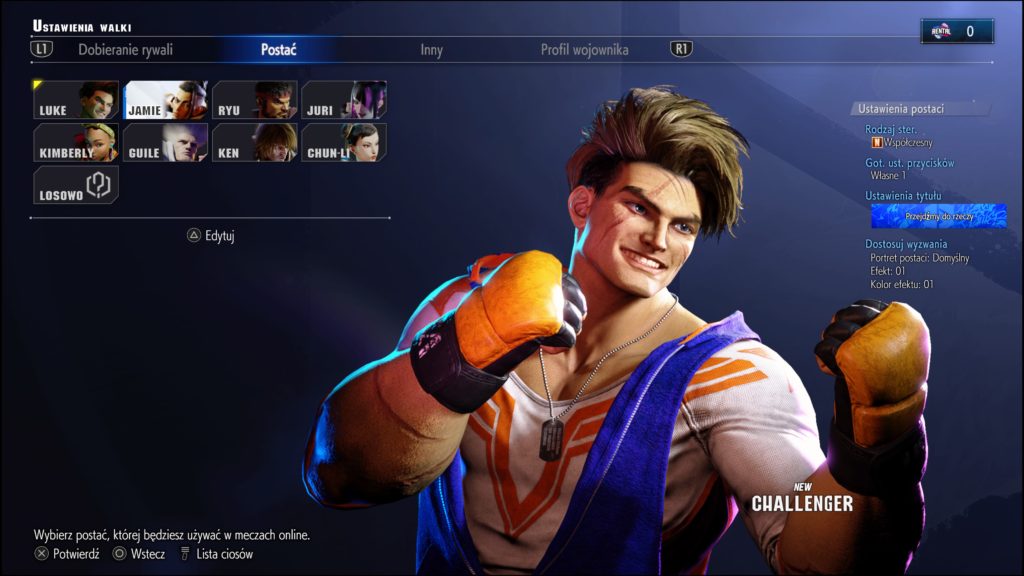Screen dimensions: 1024x576
Task: Select the Losowo random character tile
Action: pos(76,185)
